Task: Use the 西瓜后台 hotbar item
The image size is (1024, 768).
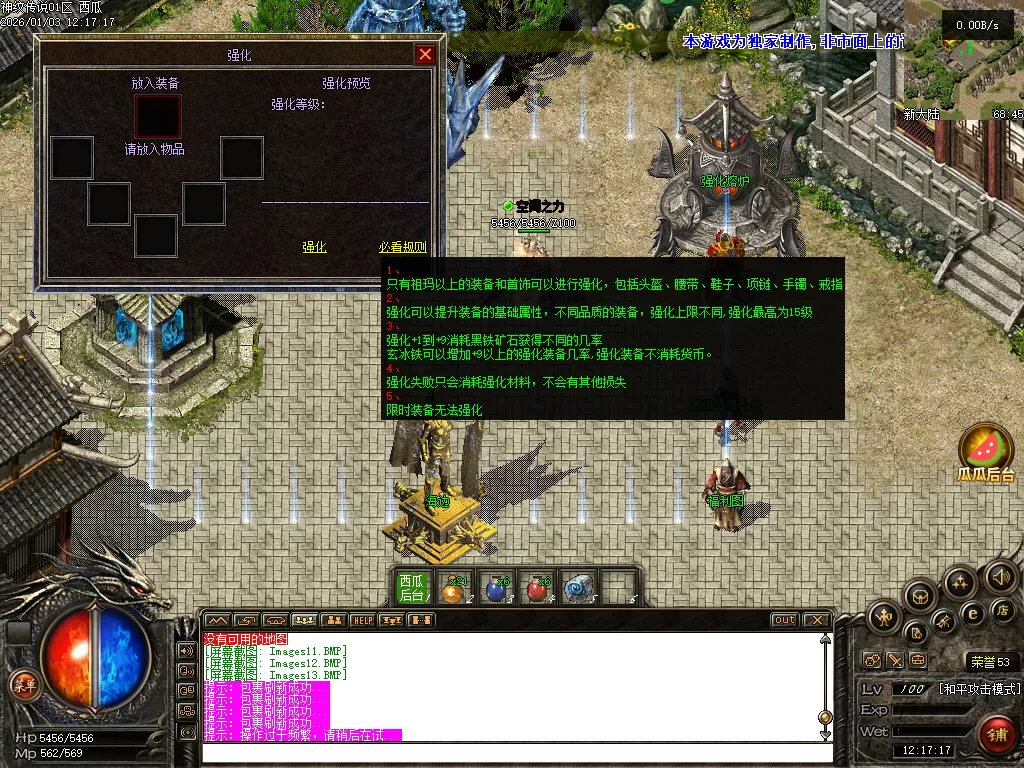Action: point(412,587)
